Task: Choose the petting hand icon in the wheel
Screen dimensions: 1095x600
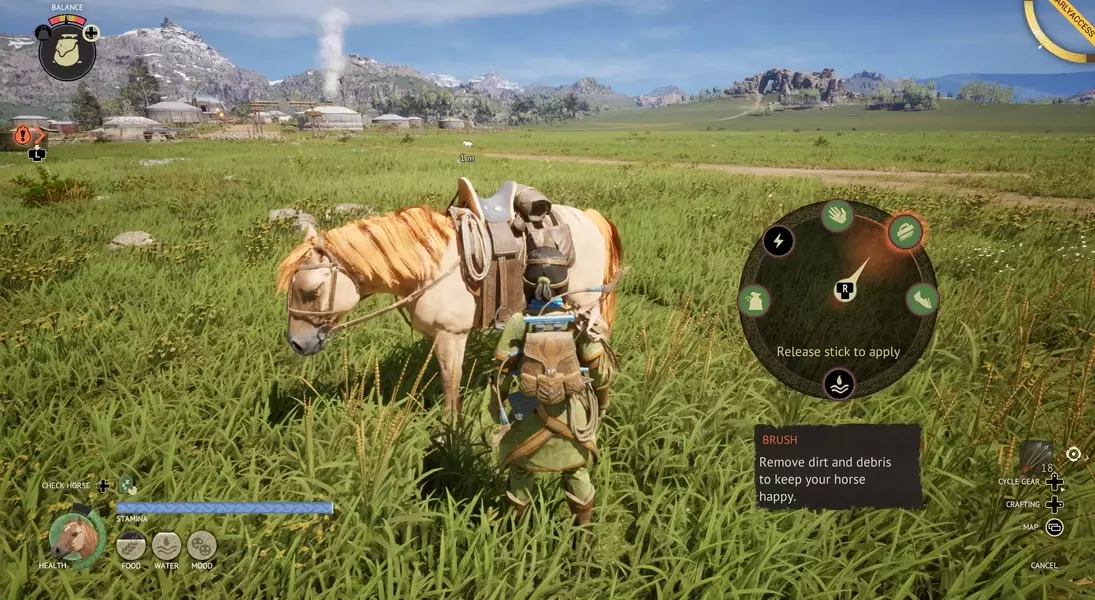Action: tap(837, 215)
